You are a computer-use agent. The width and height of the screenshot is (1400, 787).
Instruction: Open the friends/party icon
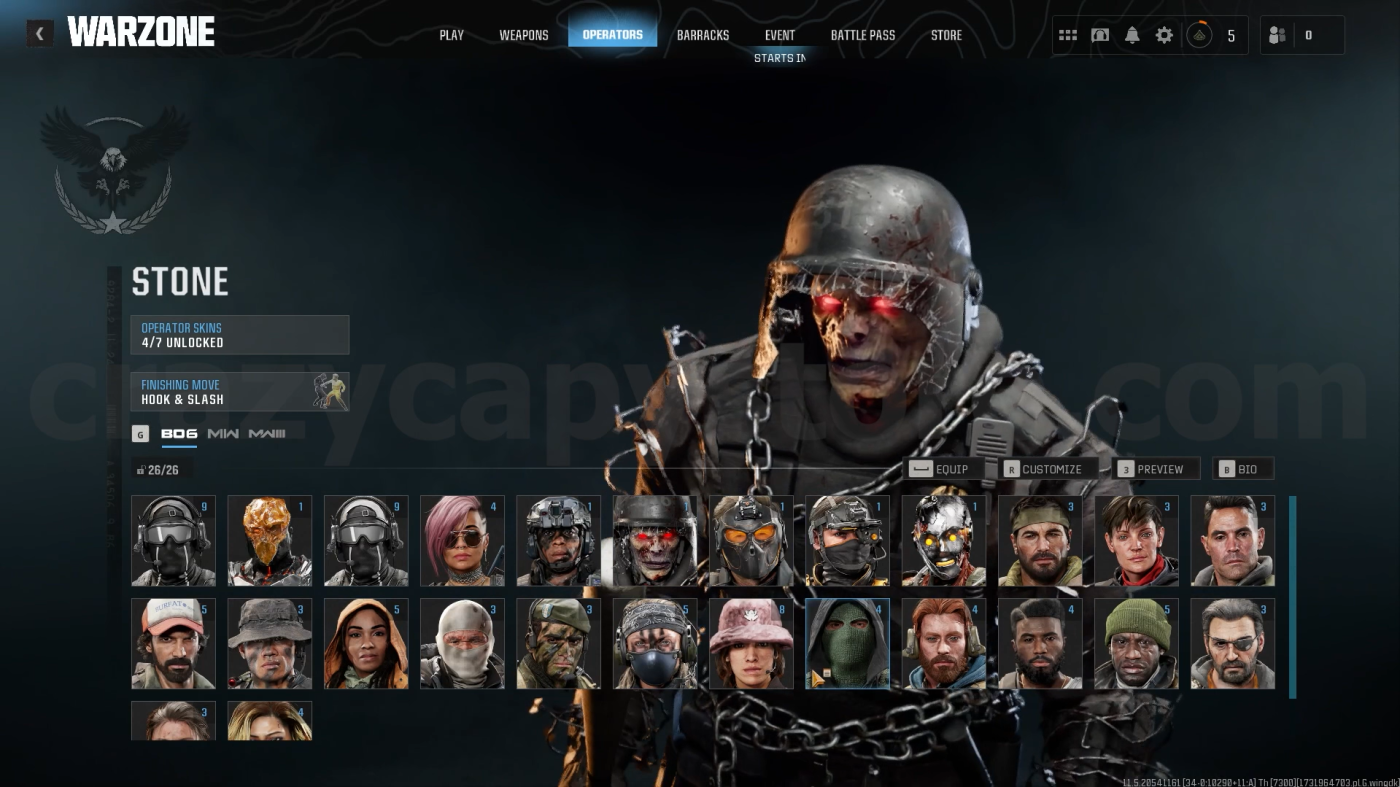click(x=1277, y=34)
